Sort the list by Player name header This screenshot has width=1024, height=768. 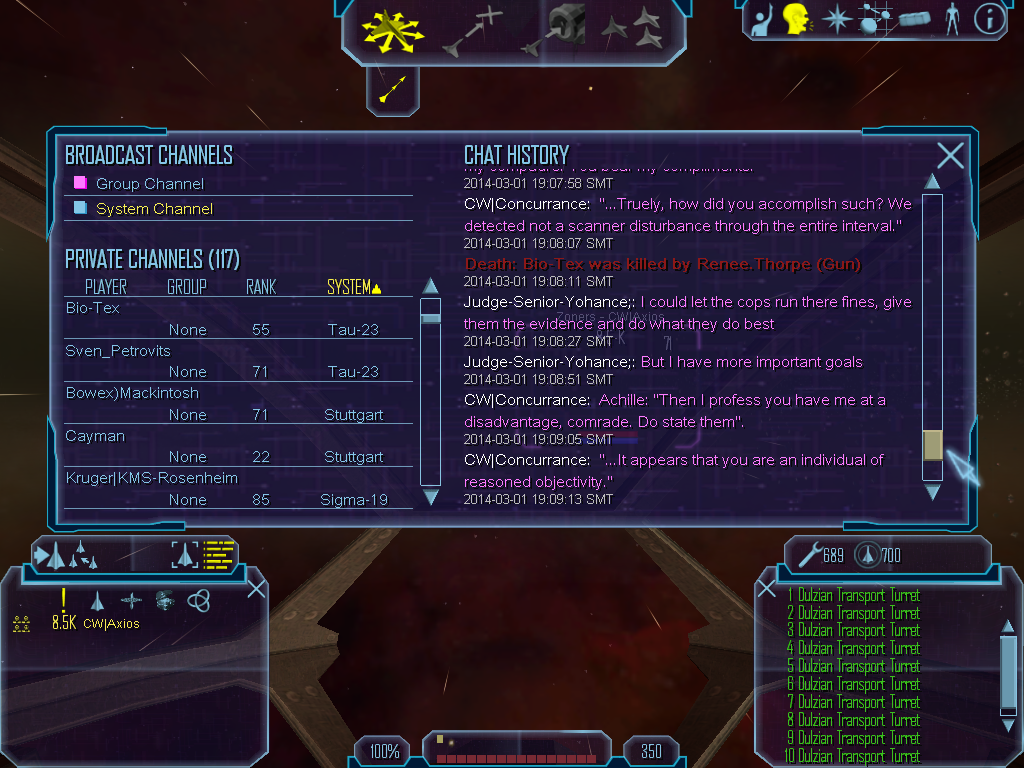coord(105,288)
